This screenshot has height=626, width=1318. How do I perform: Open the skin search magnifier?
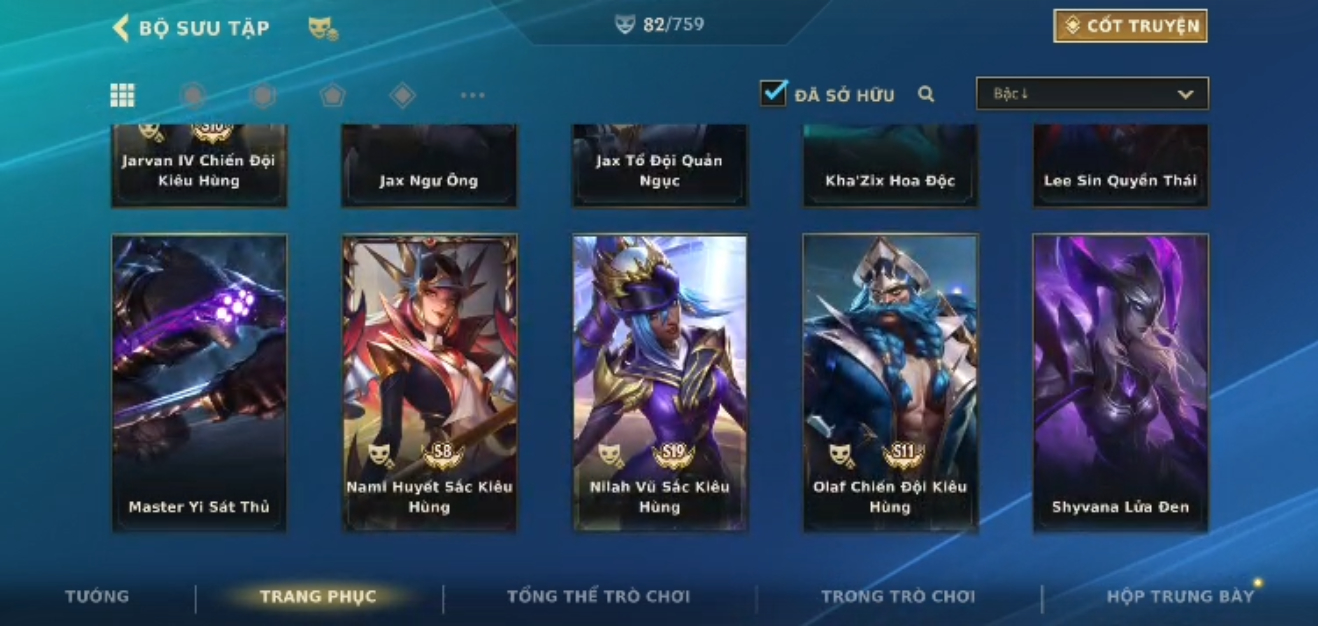pyautogui.click(x=926, y=95)
